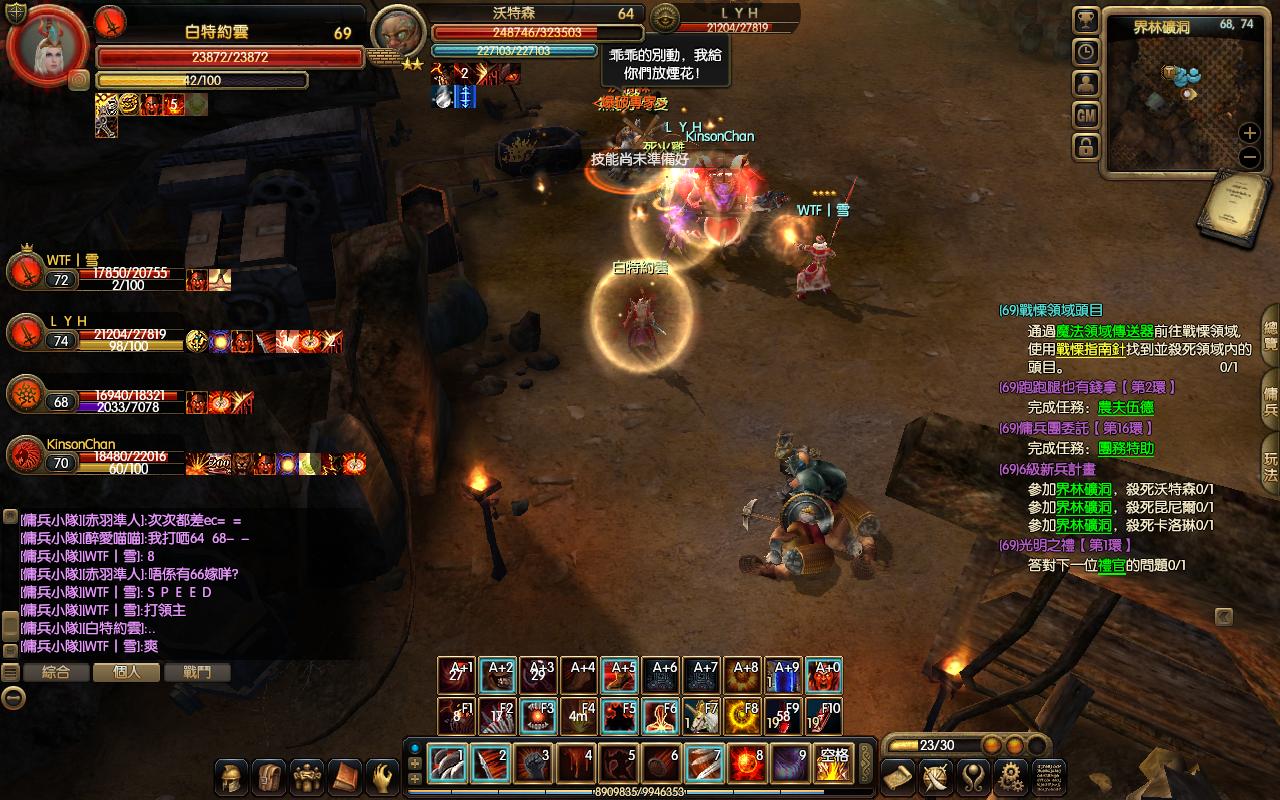Click the trophy icon beside the minimap
This screenshot has height=800, width=1280.
coord(1086,20)
